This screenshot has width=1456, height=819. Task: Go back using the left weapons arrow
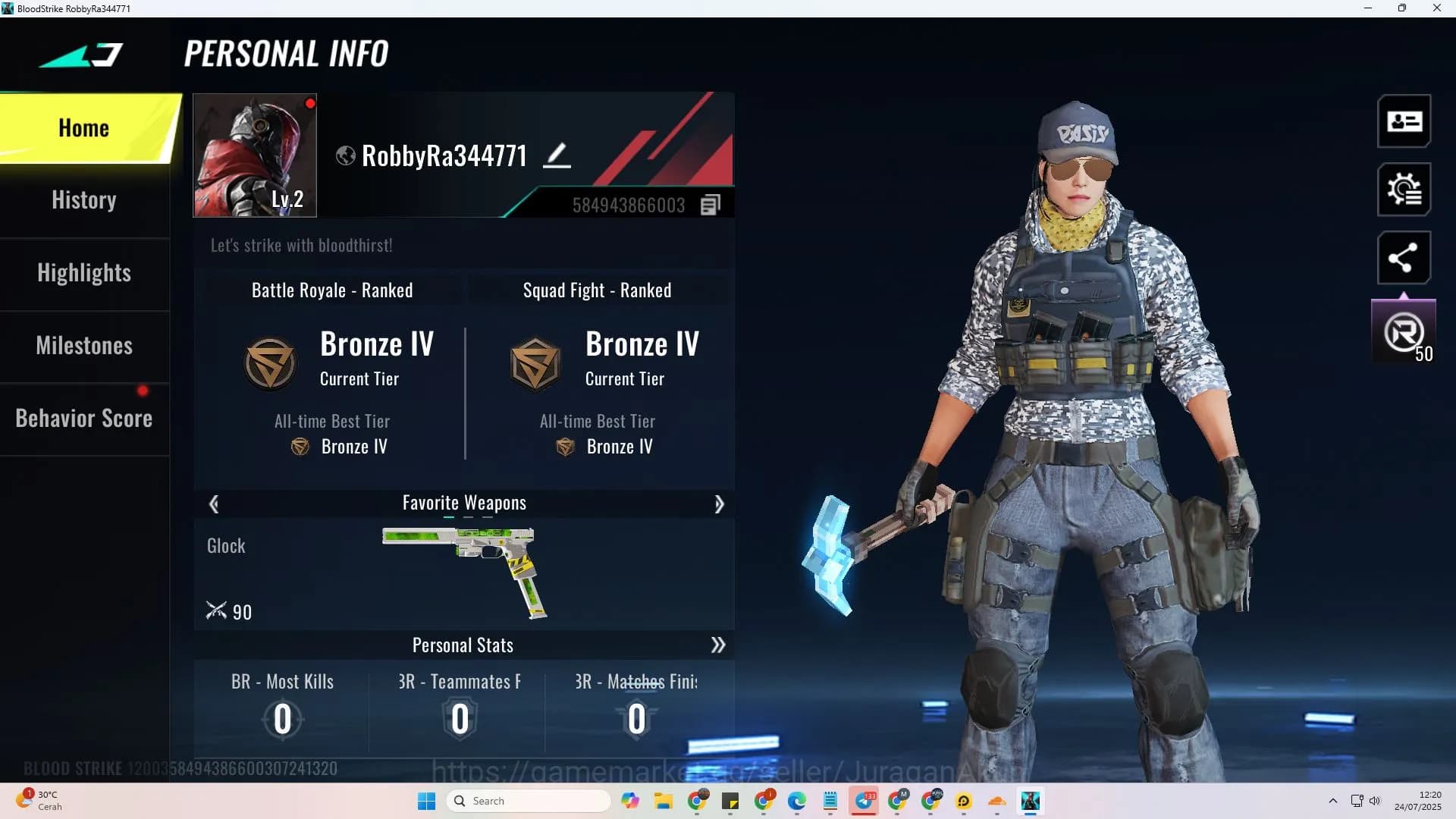(x=214, y=504)
